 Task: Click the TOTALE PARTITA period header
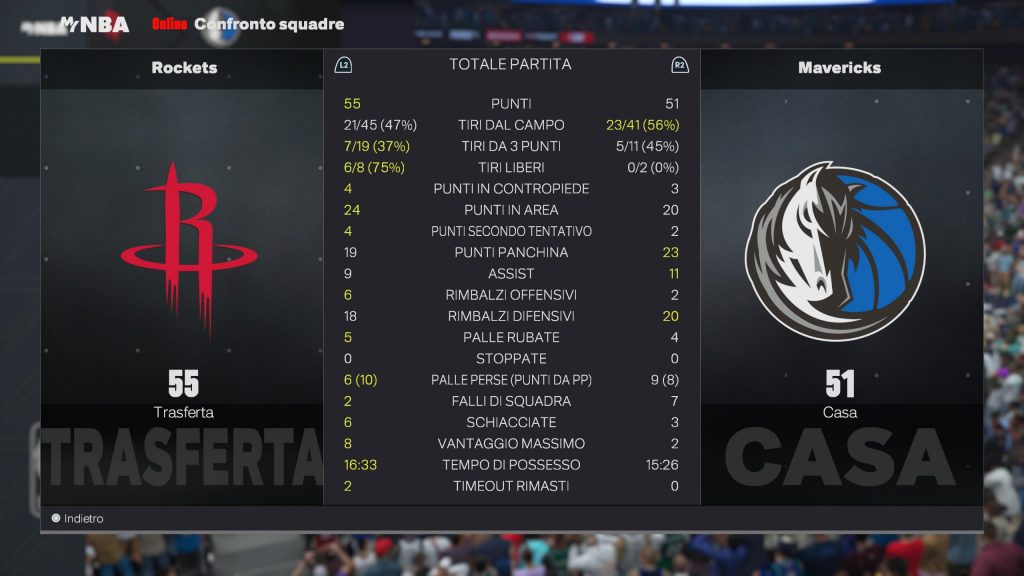[x=510, y=64]
